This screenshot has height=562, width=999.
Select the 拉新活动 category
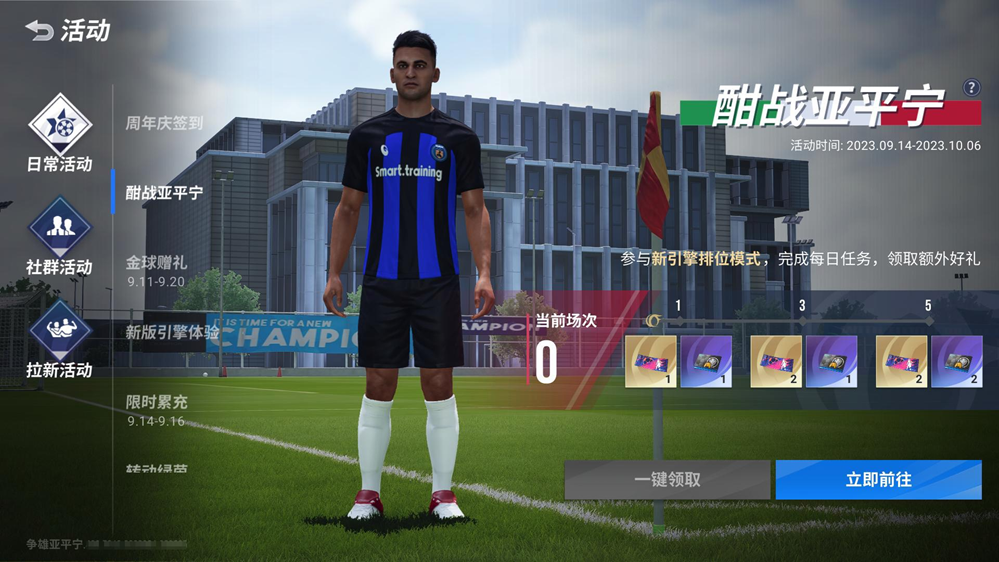[59, 338]
